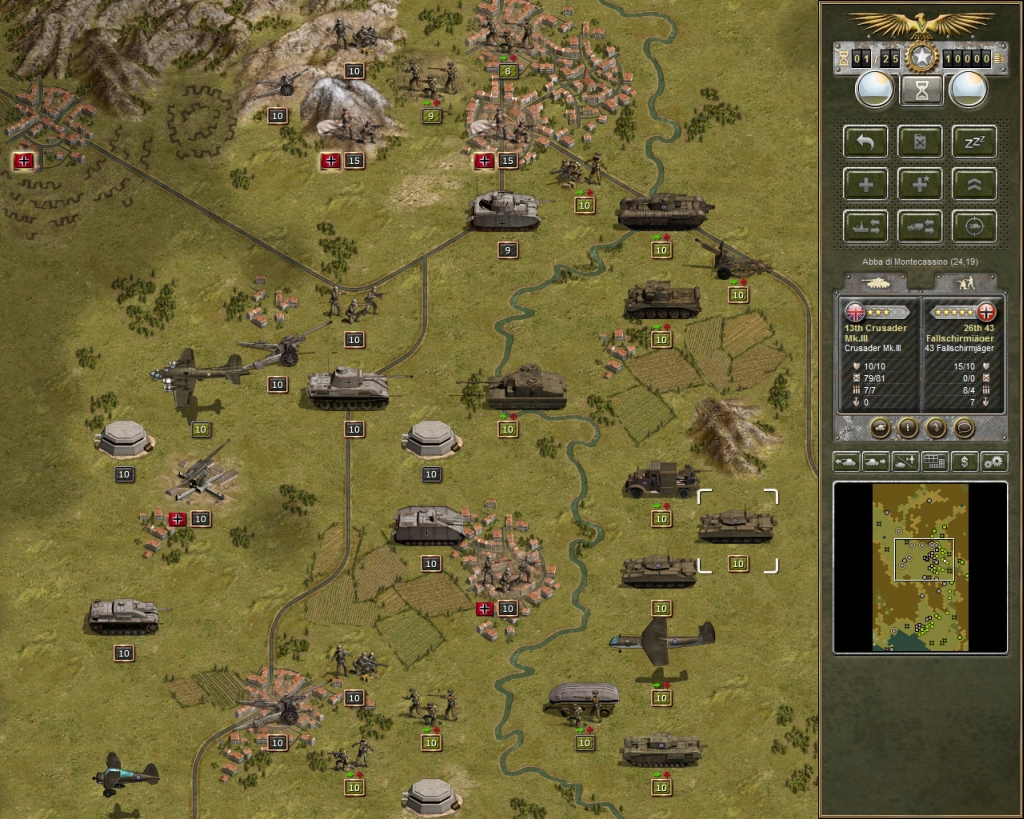Open game options with the gears button

pyautogui.click(x=993, y=461)
